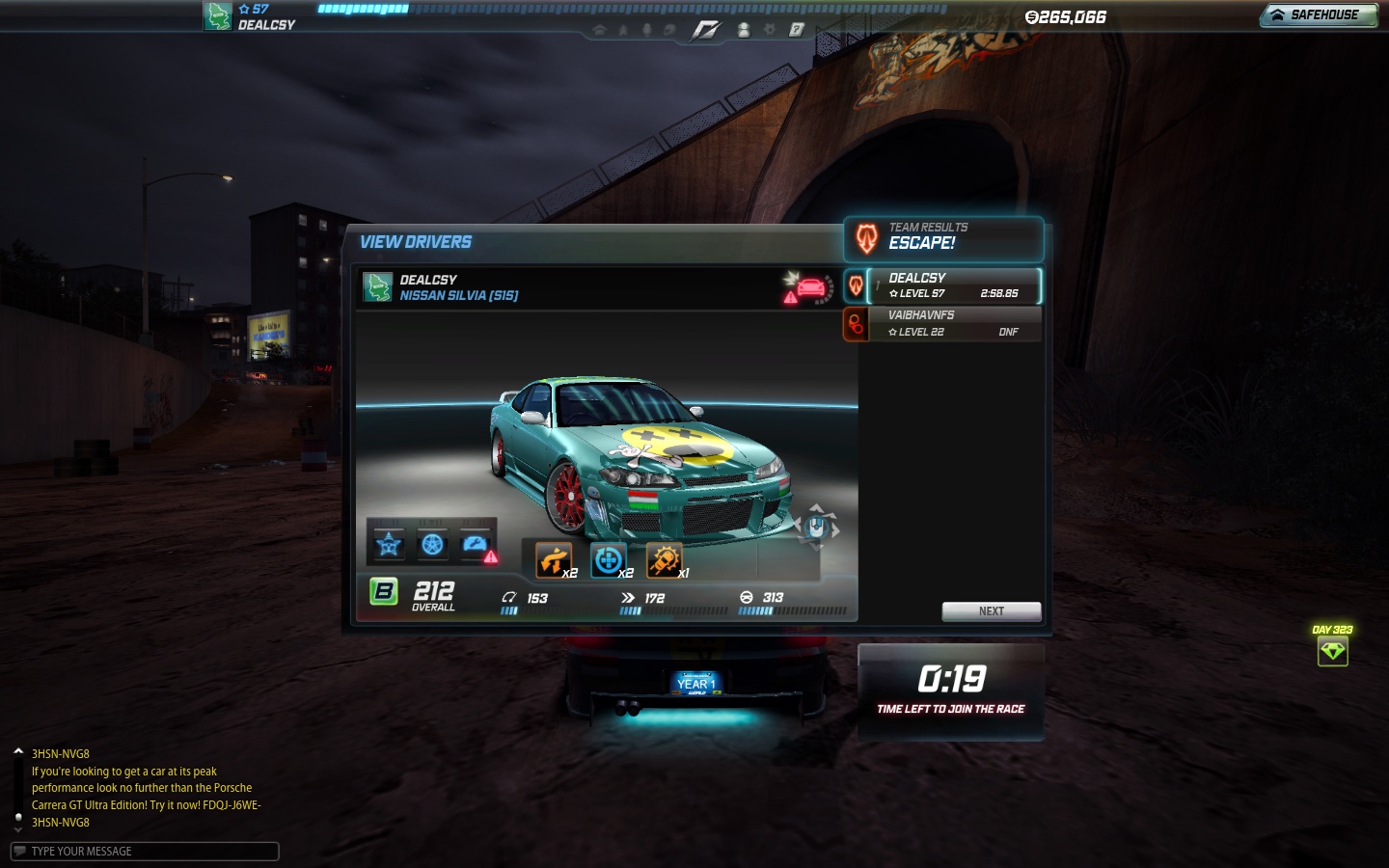Select the blue circular cross powerup
1389x868 pixels.
[609, 560]
